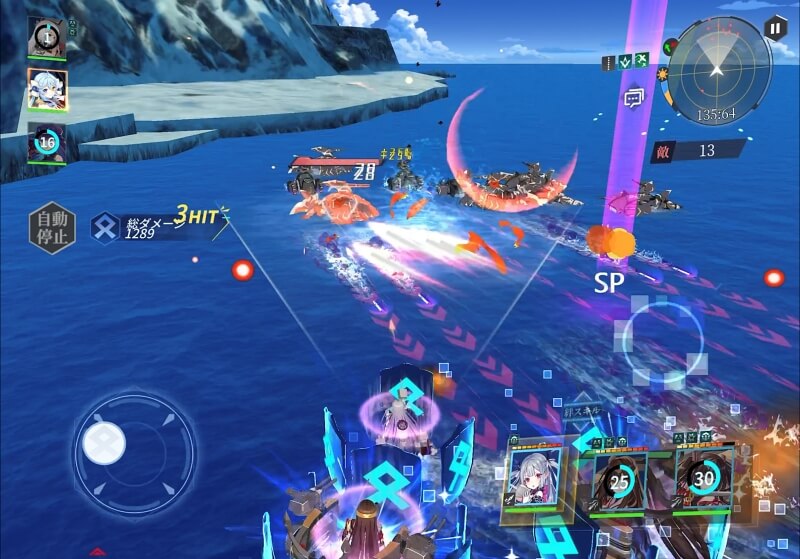The height and width of the screenshot is (559, 800).
Task: Tap the sun icon beside the radar
Action: 662,74
